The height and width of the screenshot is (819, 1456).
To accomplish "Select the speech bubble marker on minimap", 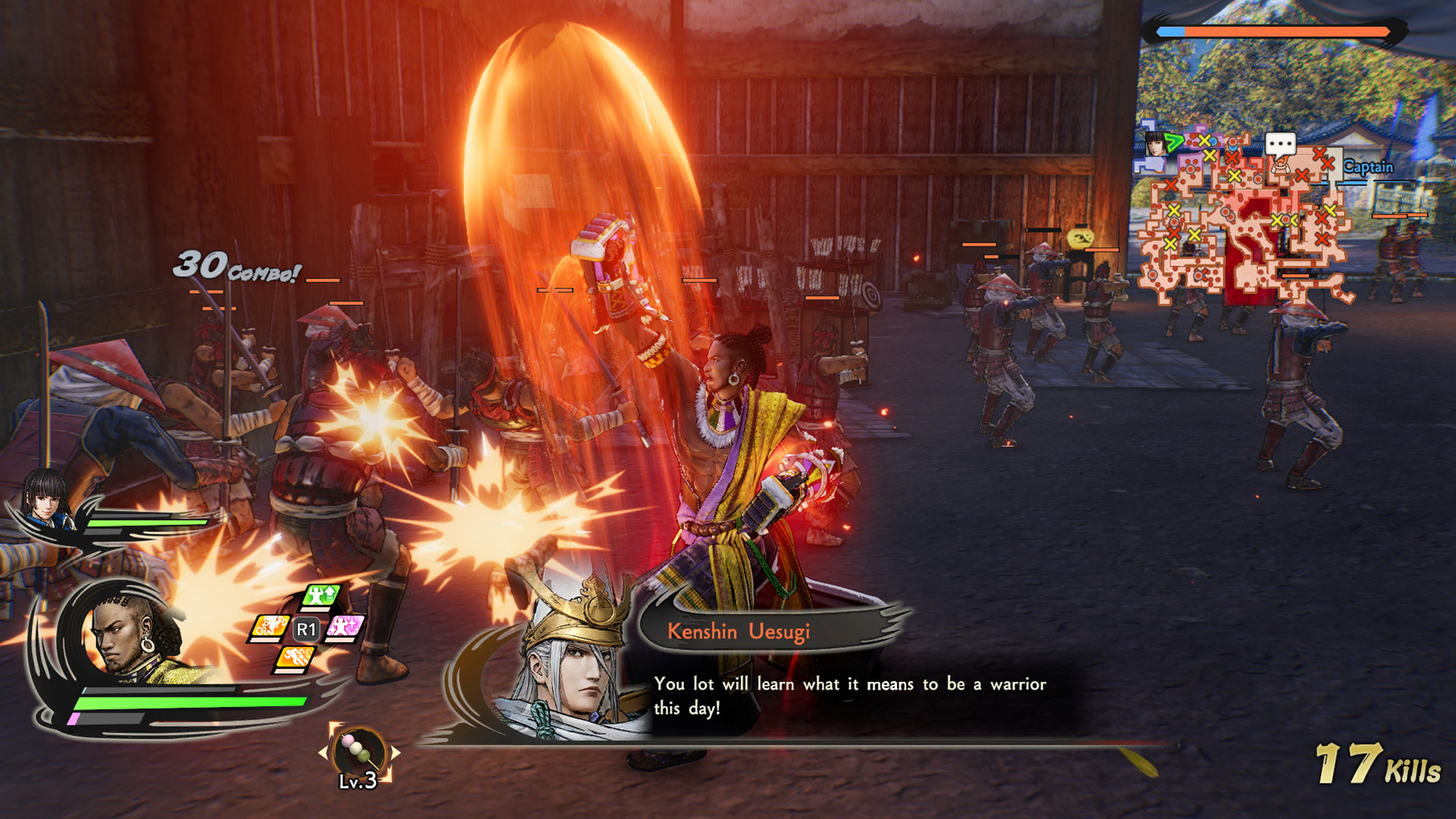I will tap(1280, 144).
